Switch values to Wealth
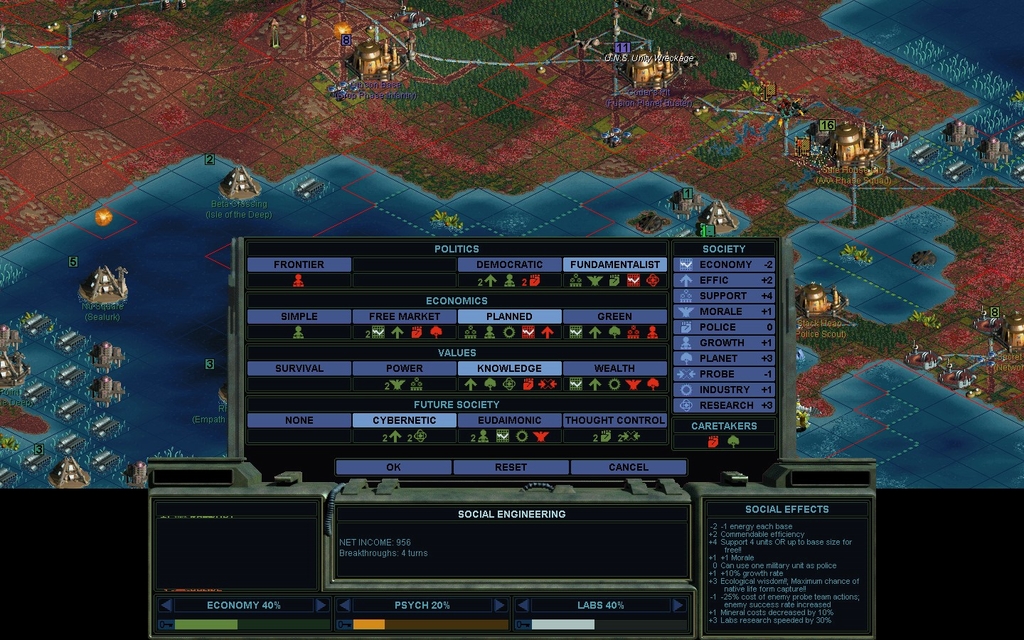Viewport: 1024px width, 640px height. point(614,369)
